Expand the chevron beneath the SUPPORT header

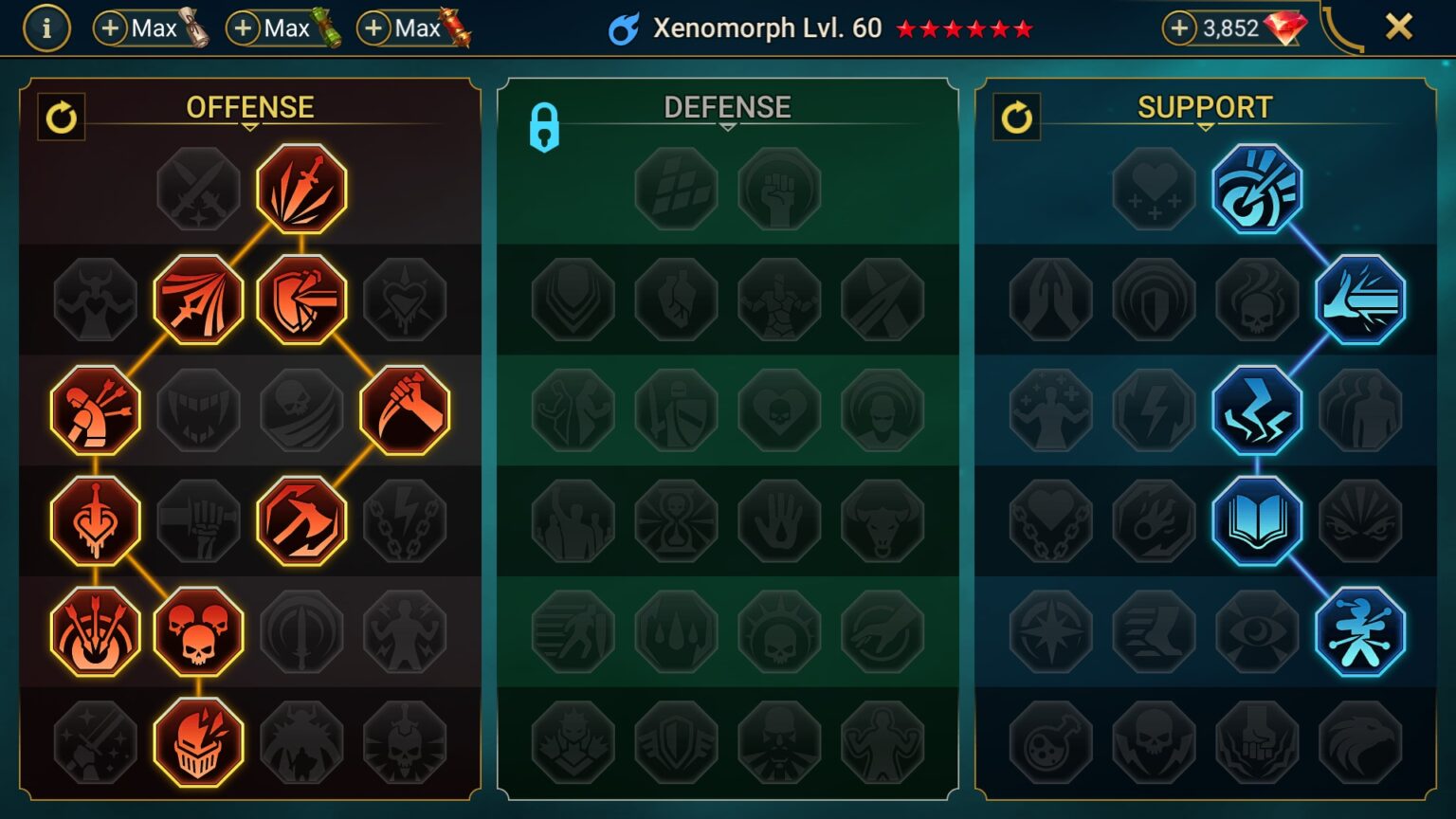point(1205,125)
